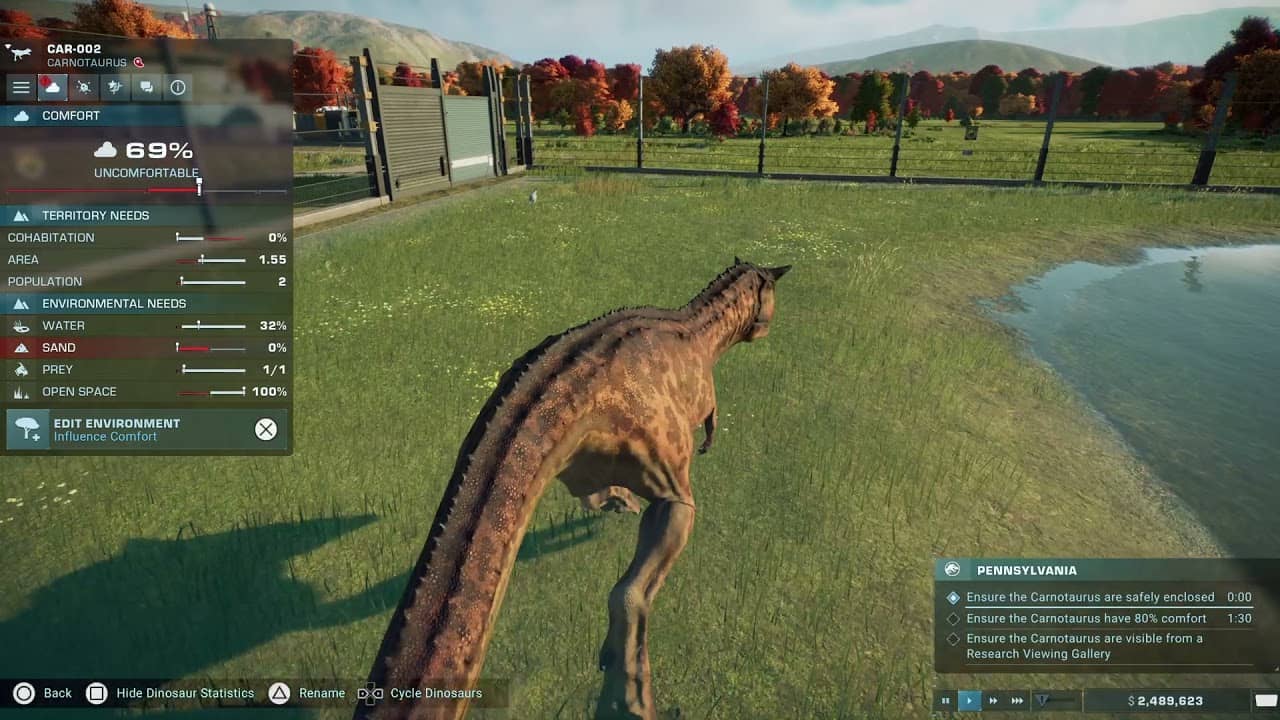Enable fastest game speed
1280x720 pixels.
pyautogui.click(x=1017, y=700)
